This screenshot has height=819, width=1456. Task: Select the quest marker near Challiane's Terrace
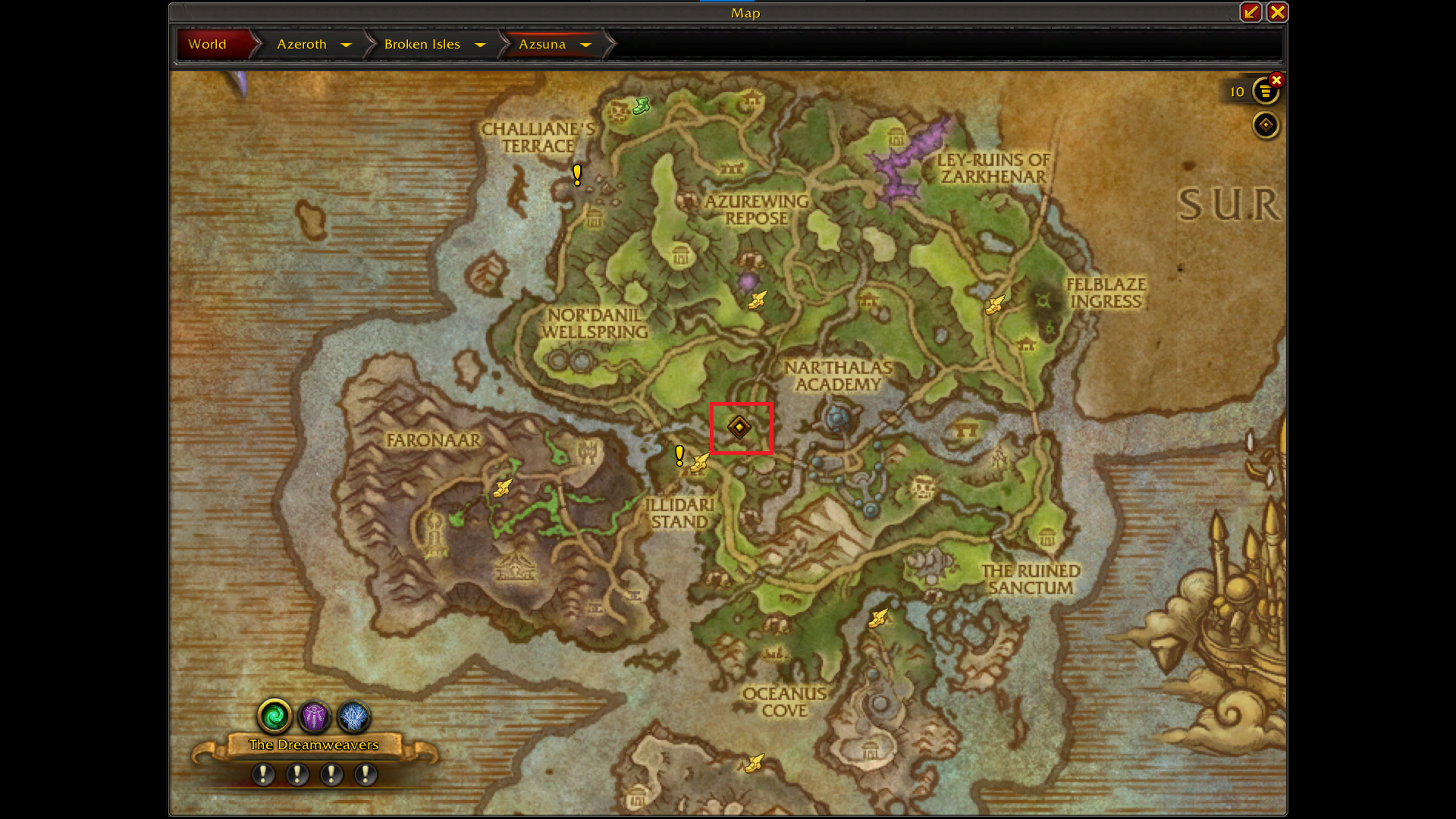point(577,175)
